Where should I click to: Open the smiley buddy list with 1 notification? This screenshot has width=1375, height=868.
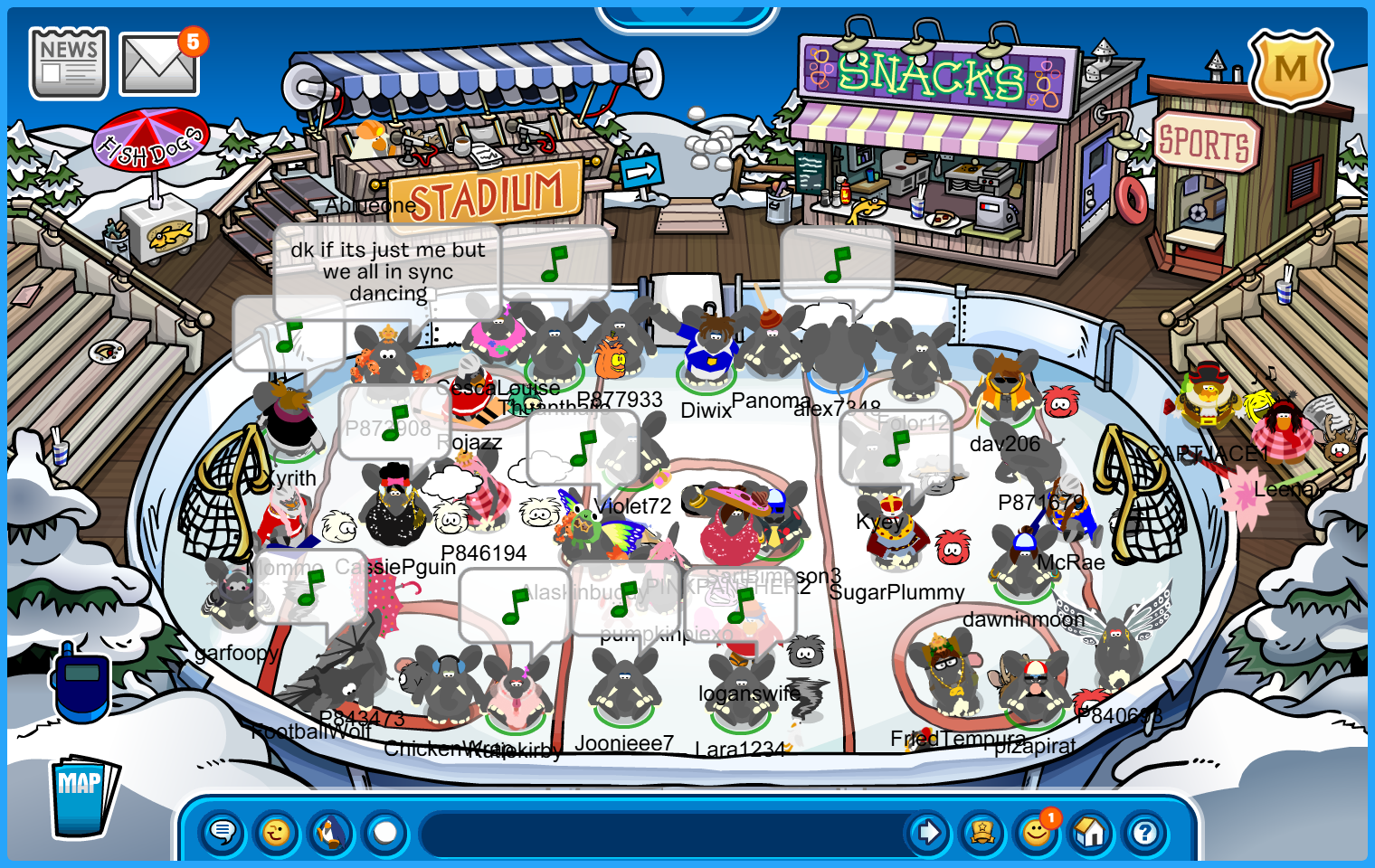click(1037, 832)
